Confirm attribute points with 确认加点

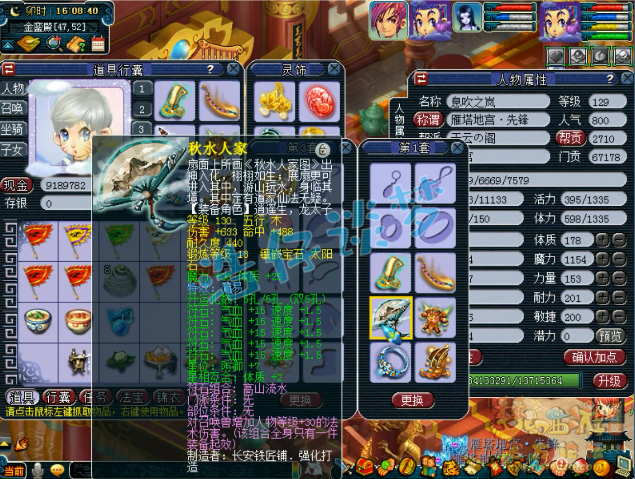click(x=595, y=357)
